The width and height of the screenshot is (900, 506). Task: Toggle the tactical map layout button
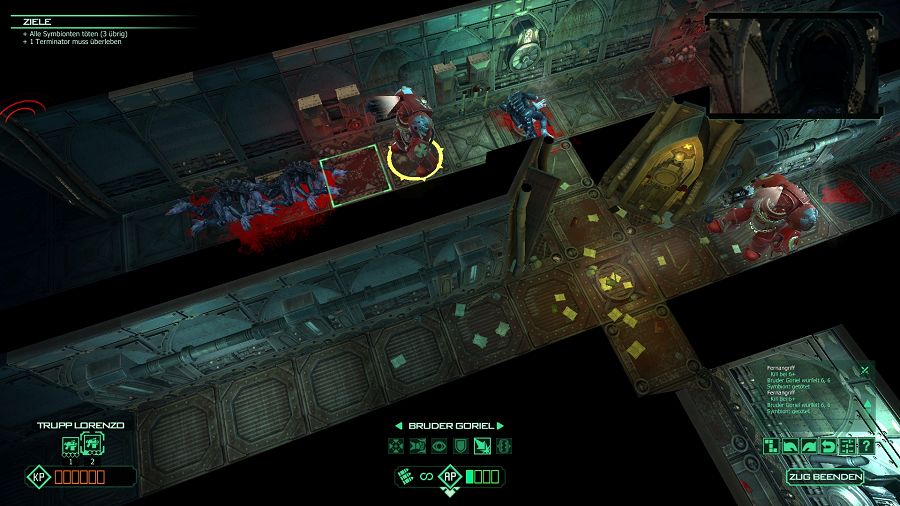coord(772,446)
